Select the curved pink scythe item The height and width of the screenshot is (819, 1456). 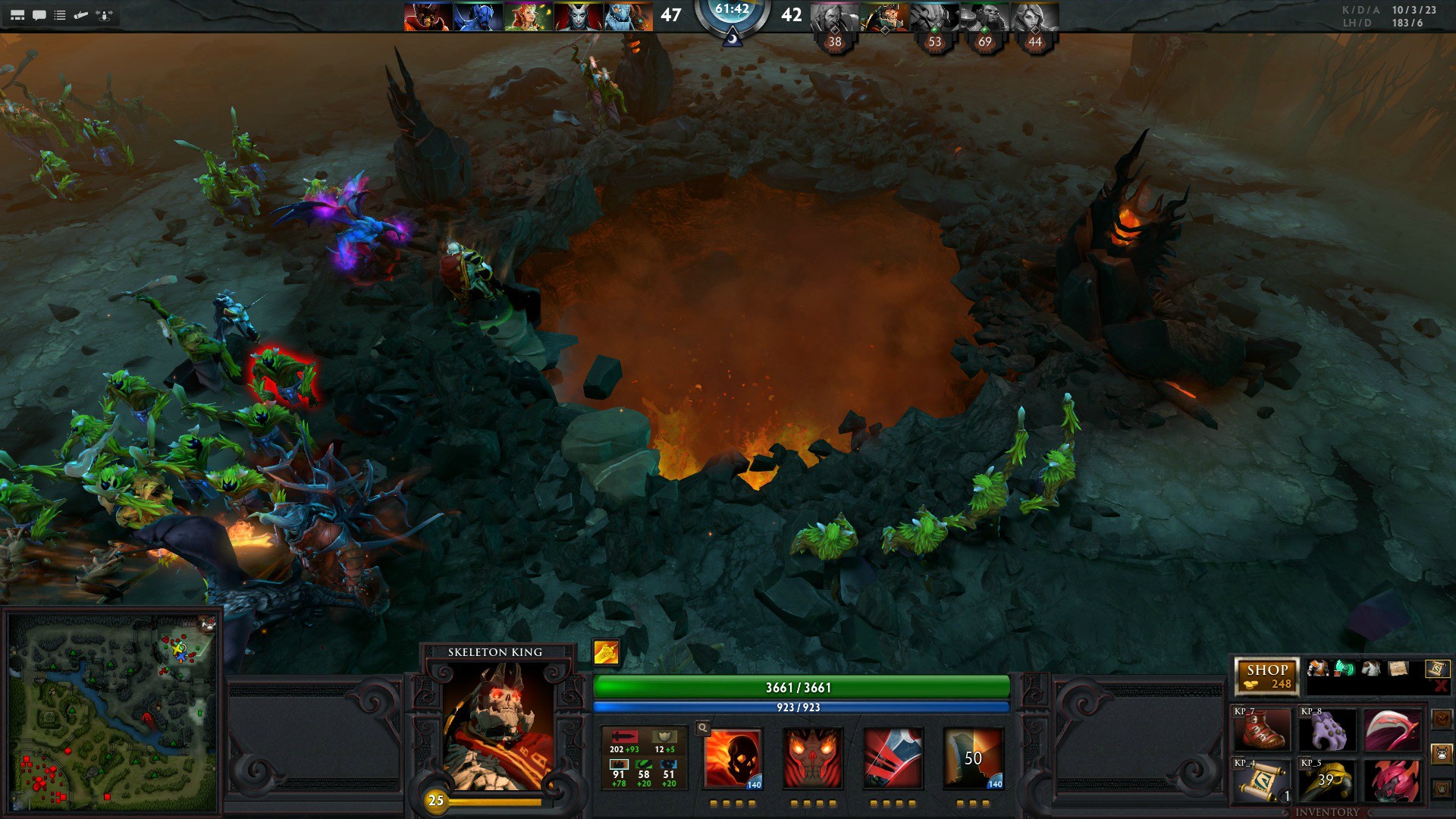1392,730
